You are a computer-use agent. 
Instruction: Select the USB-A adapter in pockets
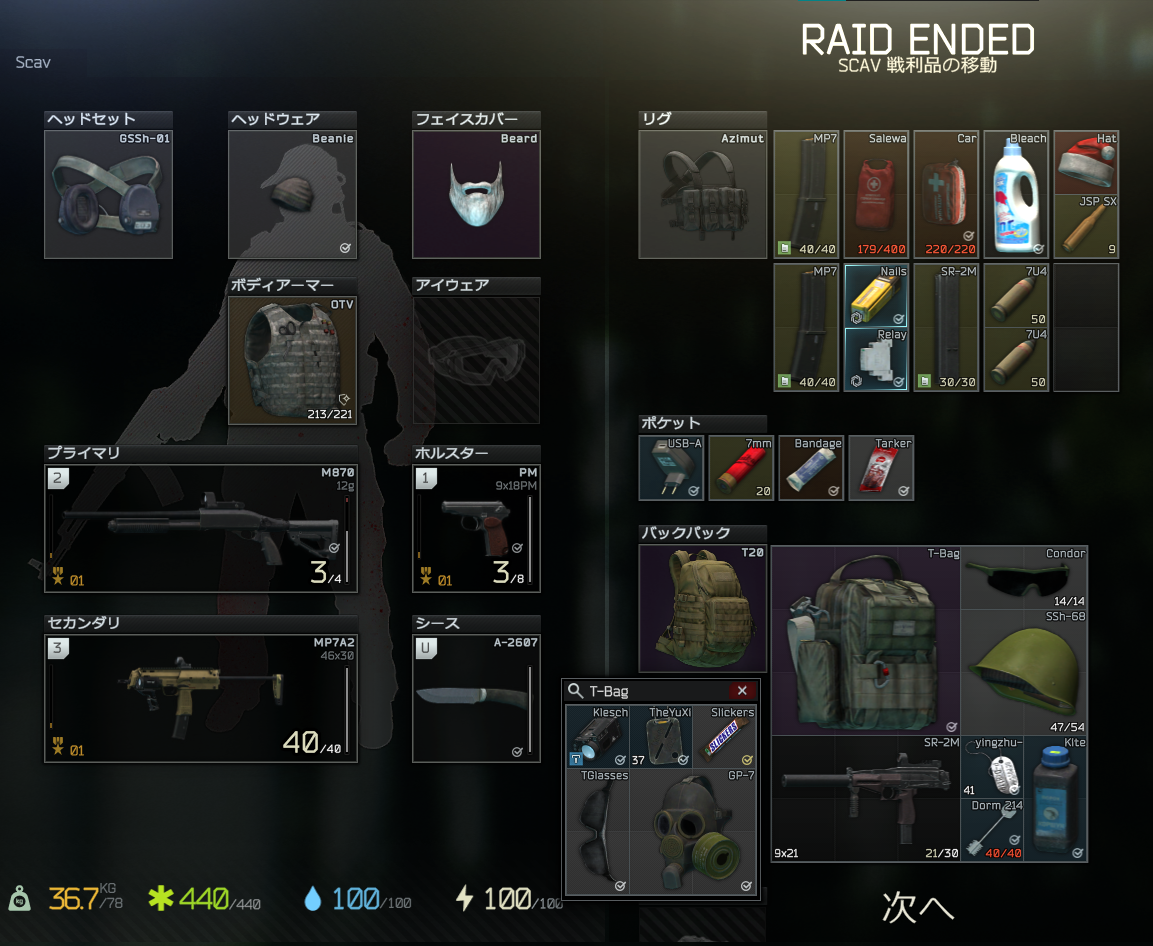pos(672,468)
